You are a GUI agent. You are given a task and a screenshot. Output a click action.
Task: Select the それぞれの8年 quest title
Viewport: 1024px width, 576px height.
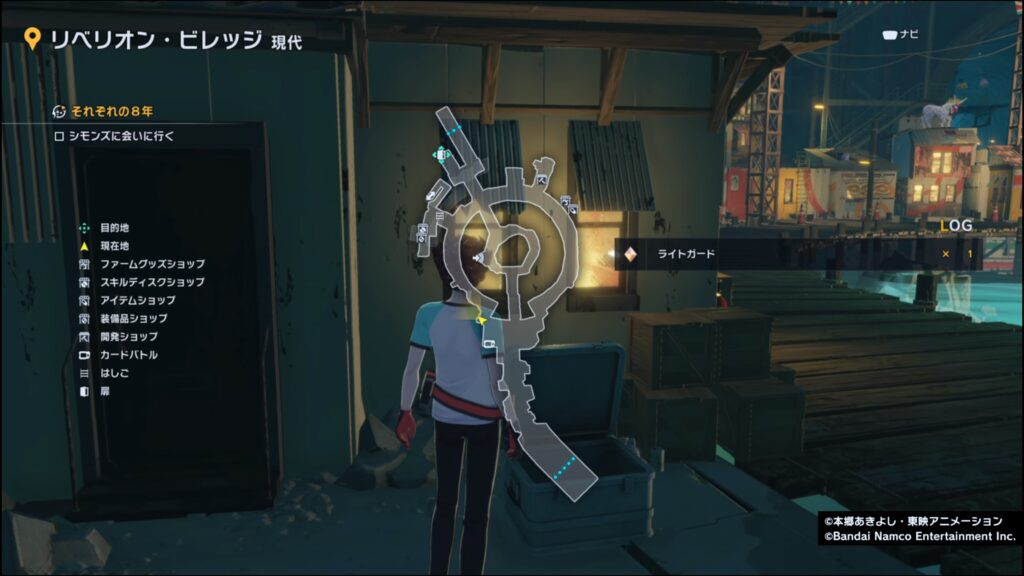[110, 110]
